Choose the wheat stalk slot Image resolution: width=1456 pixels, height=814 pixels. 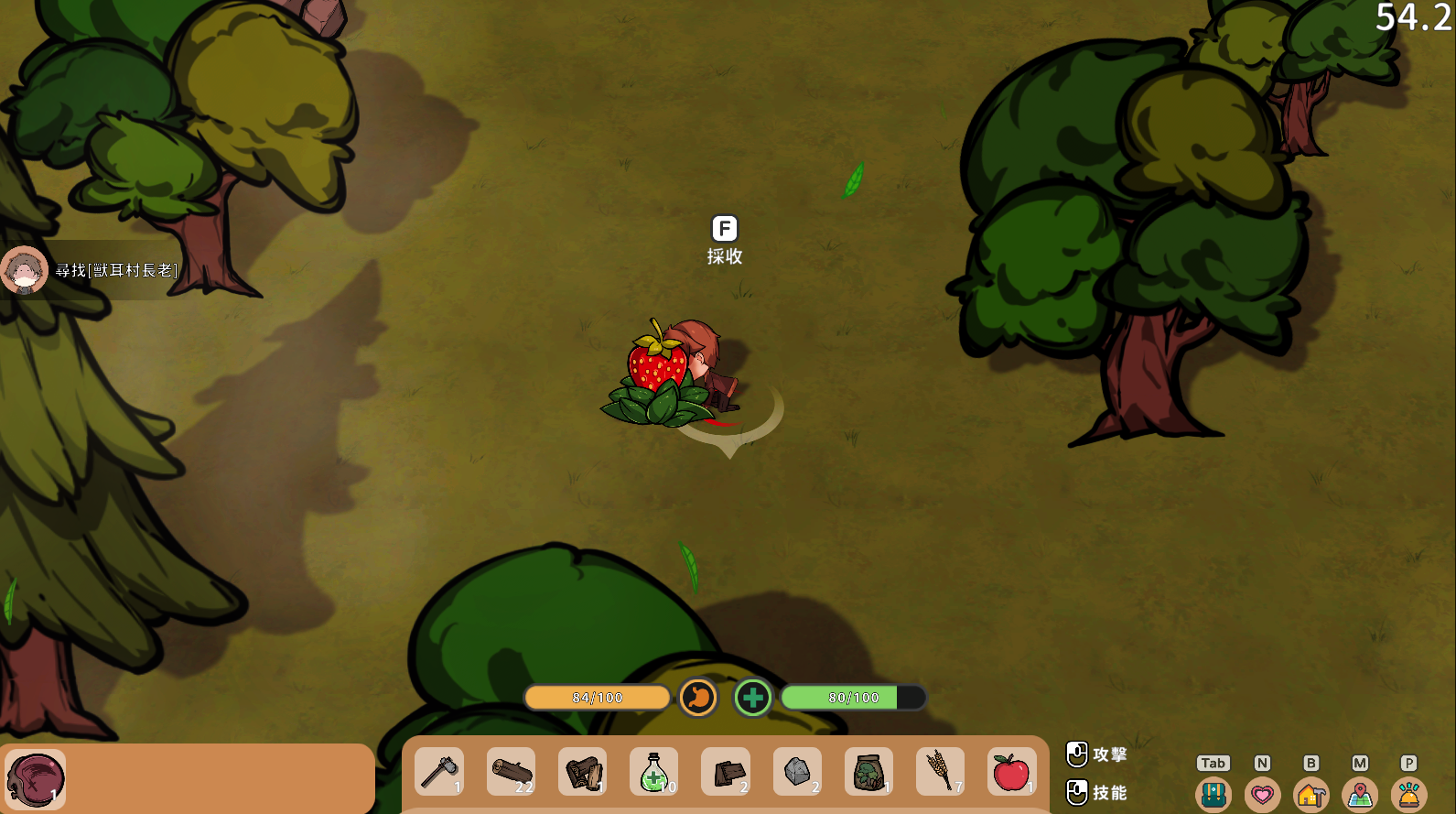940,772
